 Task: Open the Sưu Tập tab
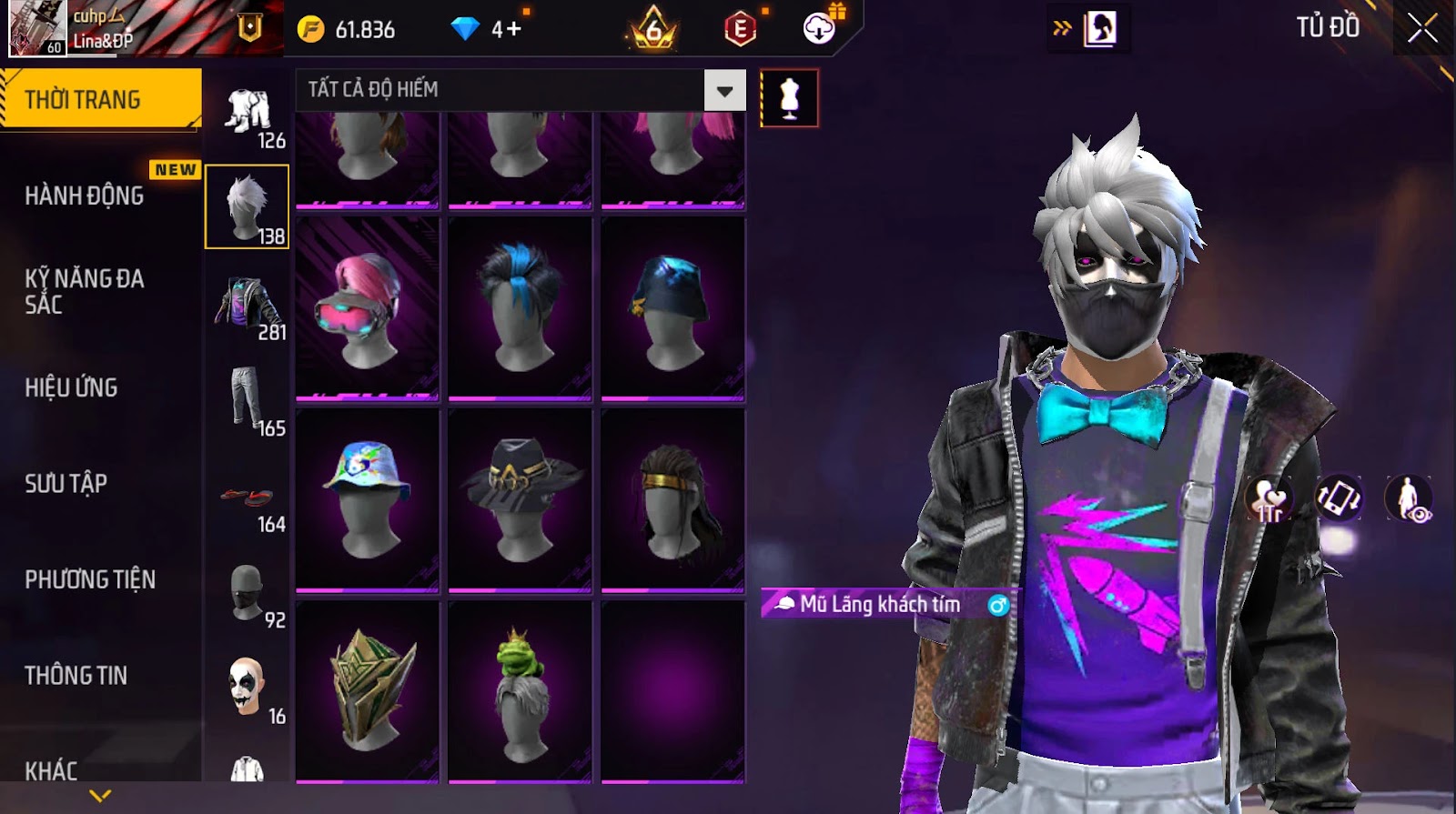pyautogui.click(x=66, y=483)
